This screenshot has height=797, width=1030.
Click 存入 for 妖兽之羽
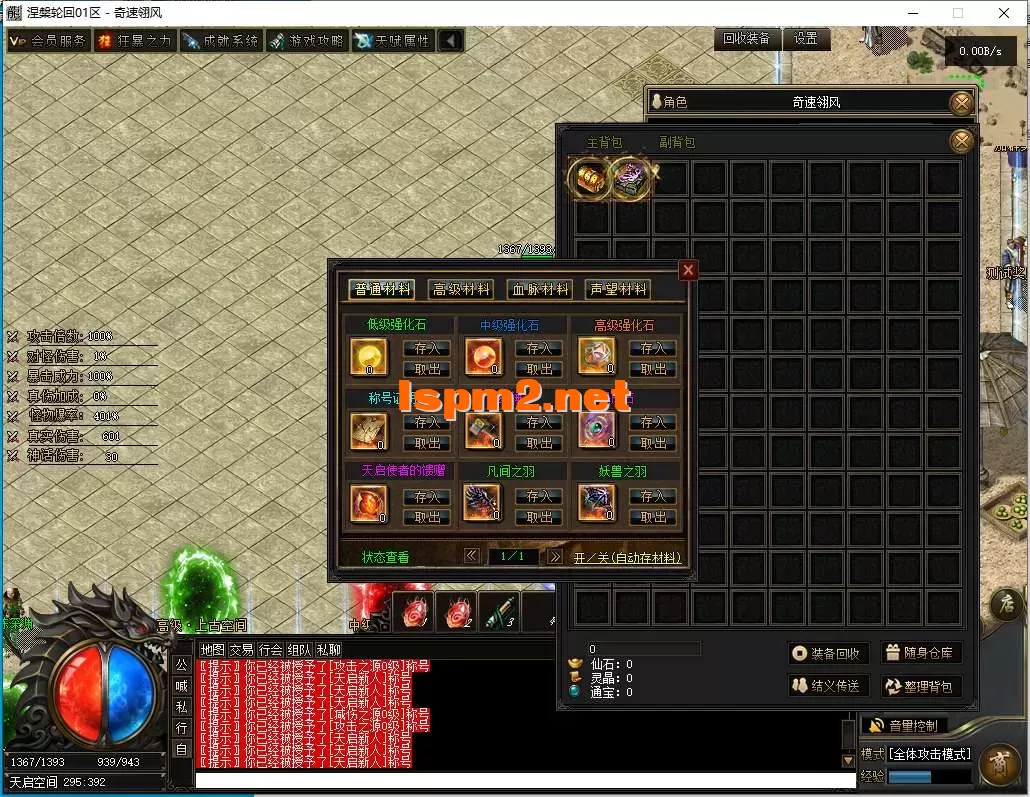[x=653, y=496]
